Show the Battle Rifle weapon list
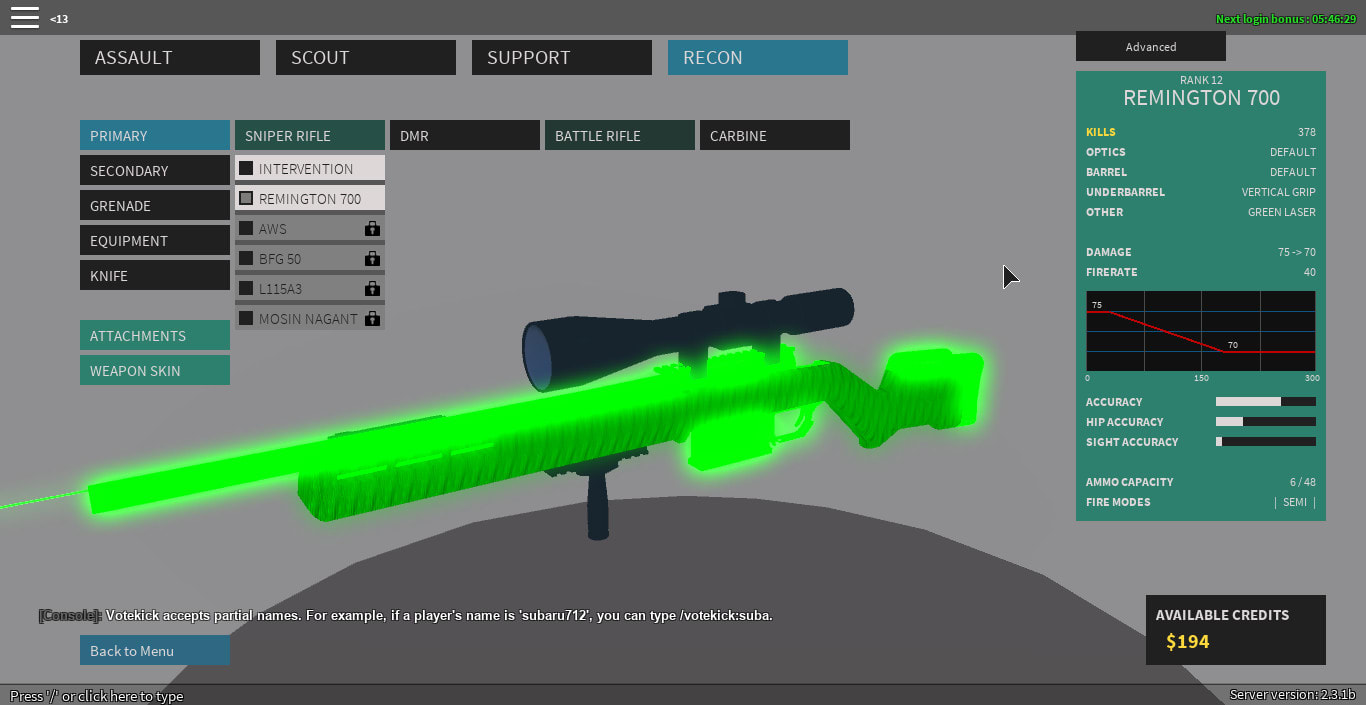Viewport: 1366px width, 705px height. tap(619, 135)
